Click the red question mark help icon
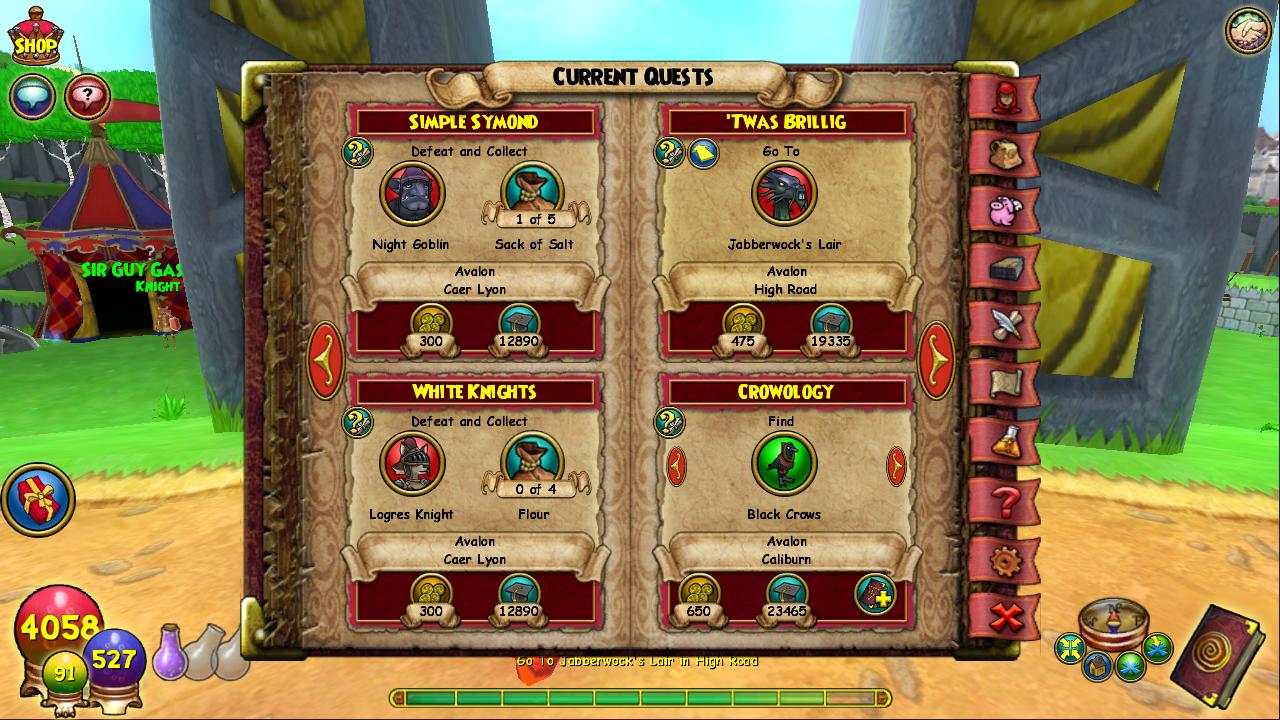Image resolution: width=1280 pixels, height=720 pixels. (88, 97)
